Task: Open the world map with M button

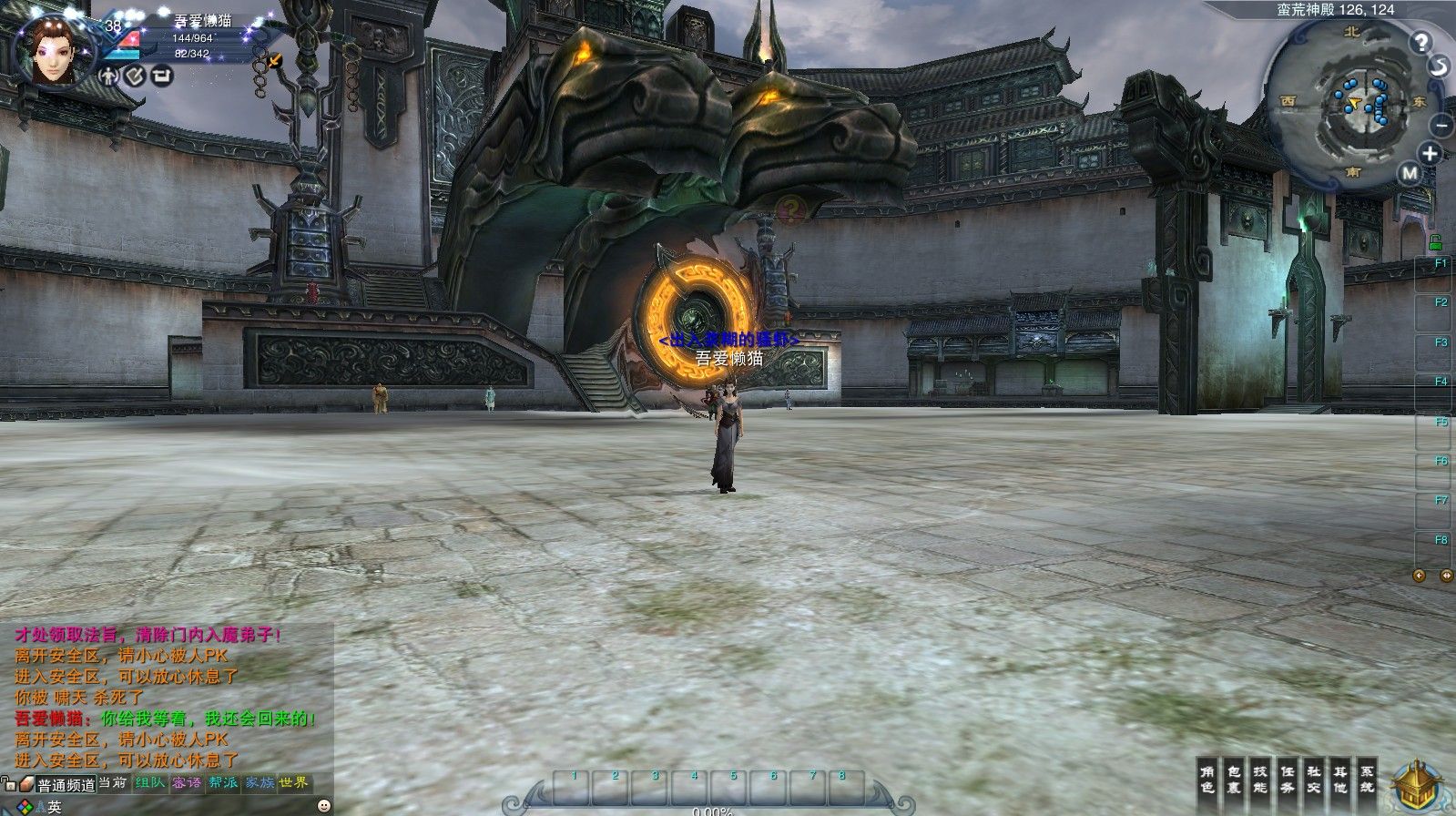Action: (1410, 173)
